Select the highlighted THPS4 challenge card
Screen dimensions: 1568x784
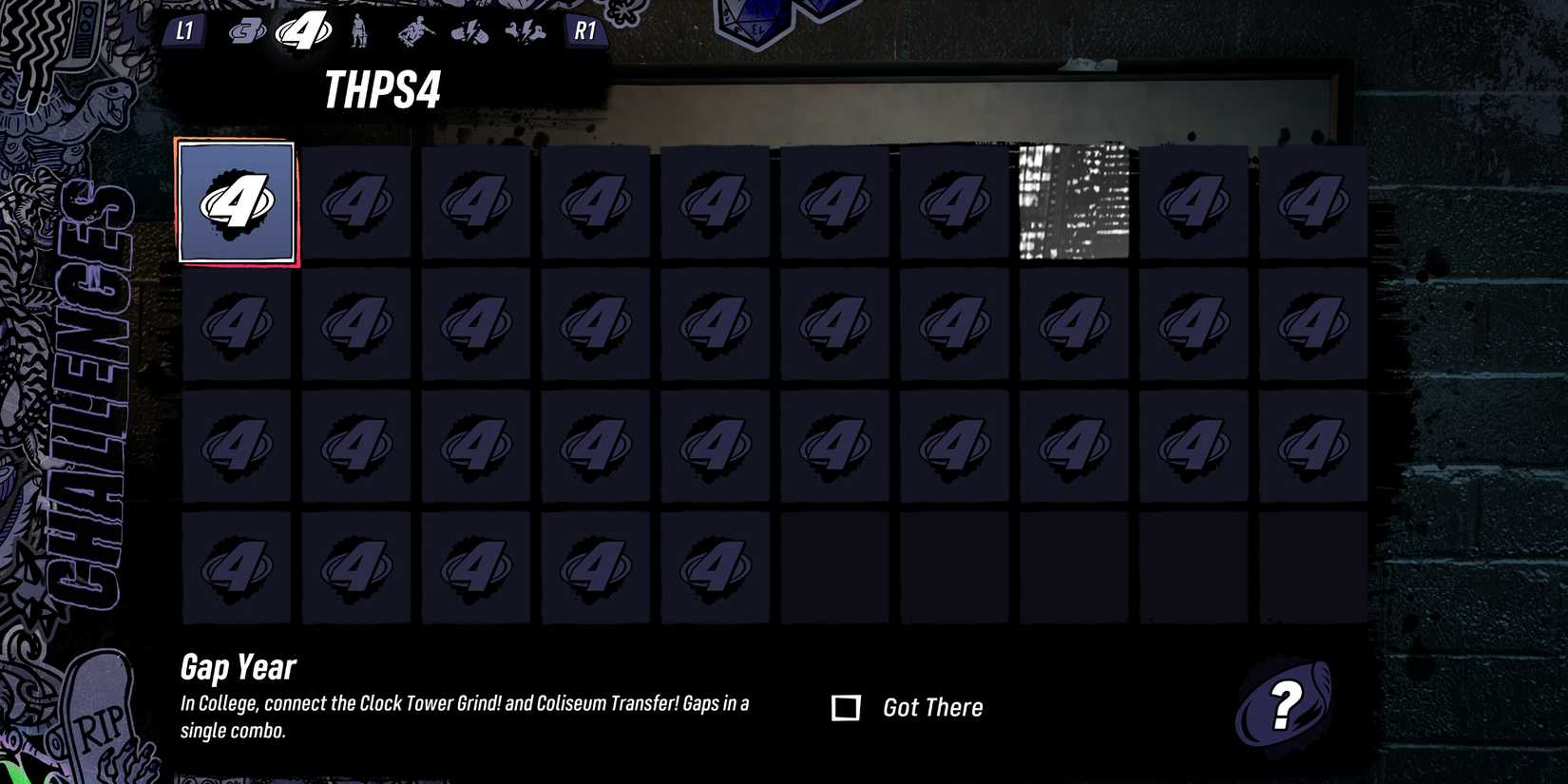coord(237,201)
